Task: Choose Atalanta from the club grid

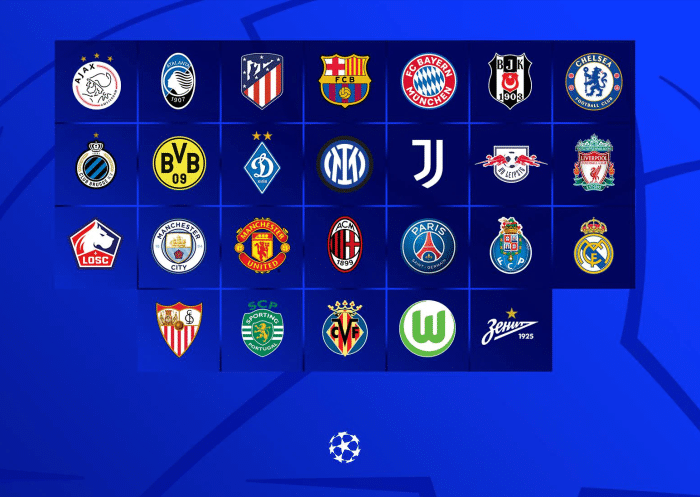Action: click(179, 82)
